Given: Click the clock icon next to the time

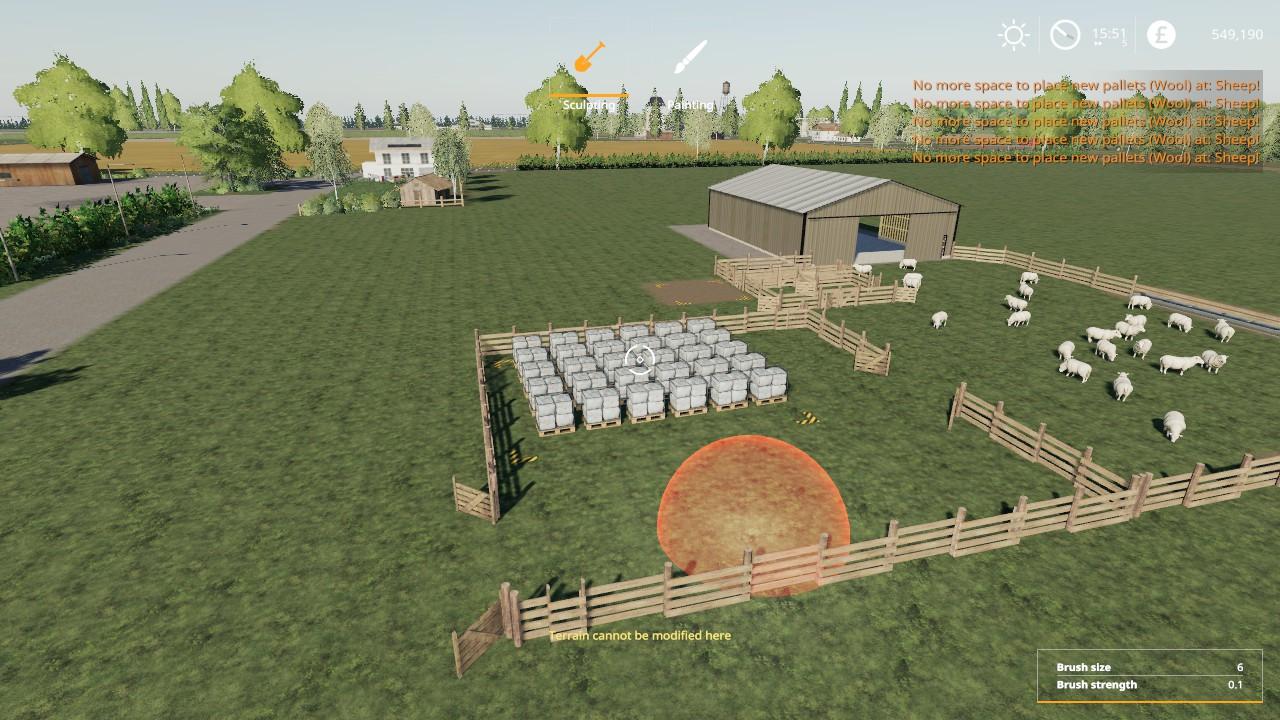Looking at the screenshot, I should [1064, 33].
